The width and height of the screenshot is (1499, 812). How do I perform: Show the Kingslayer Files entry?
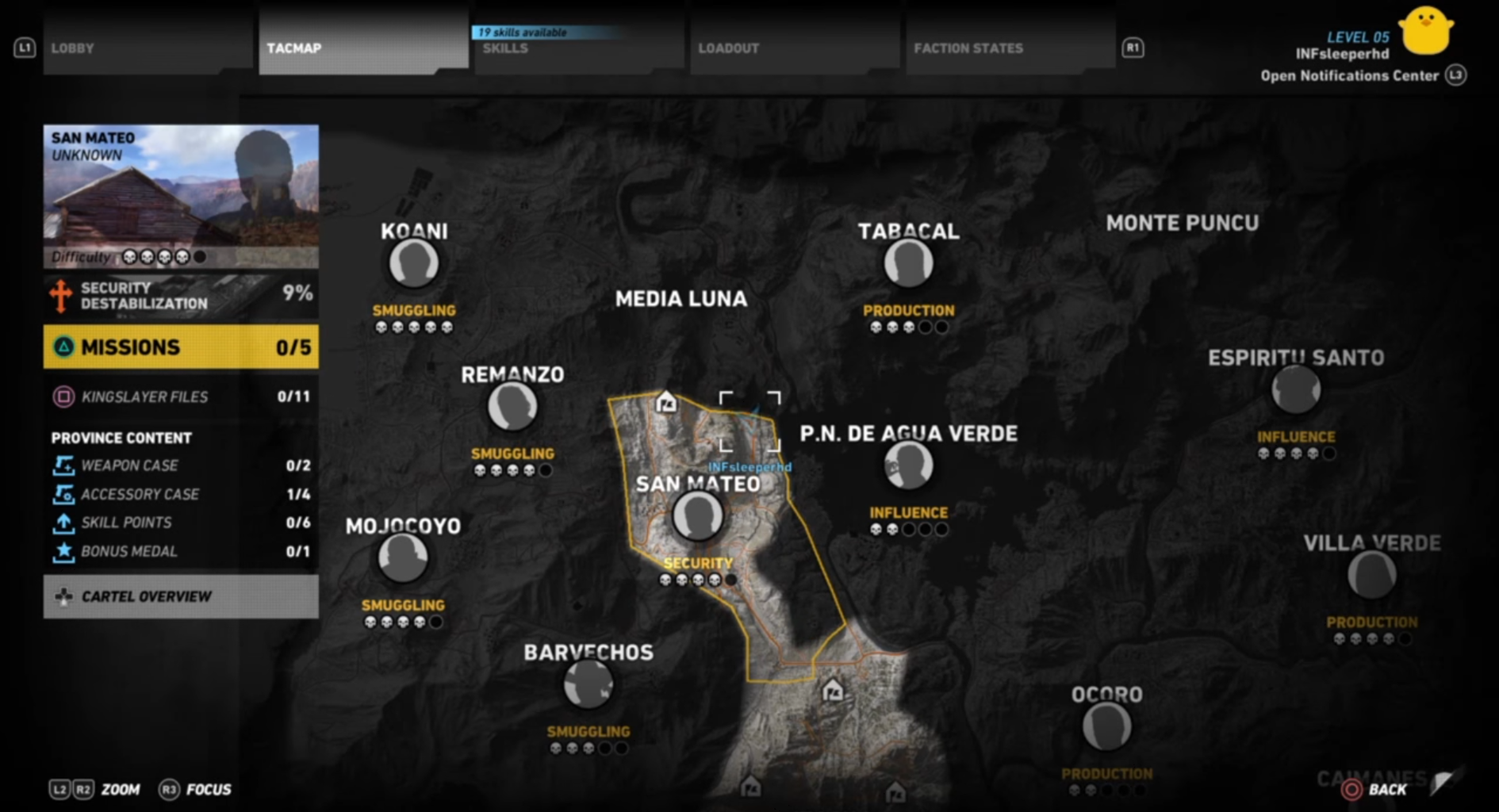[181, 396]
